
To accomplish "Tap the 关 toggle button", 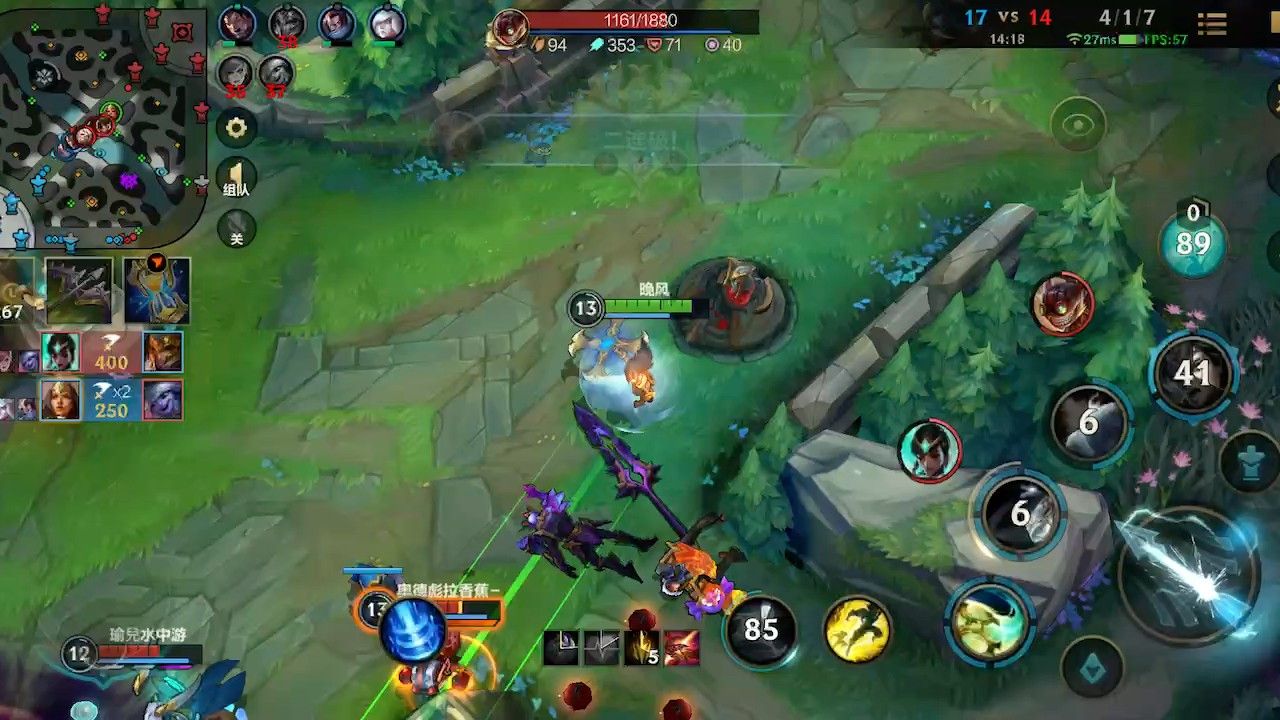I will (x=236, y=230).
